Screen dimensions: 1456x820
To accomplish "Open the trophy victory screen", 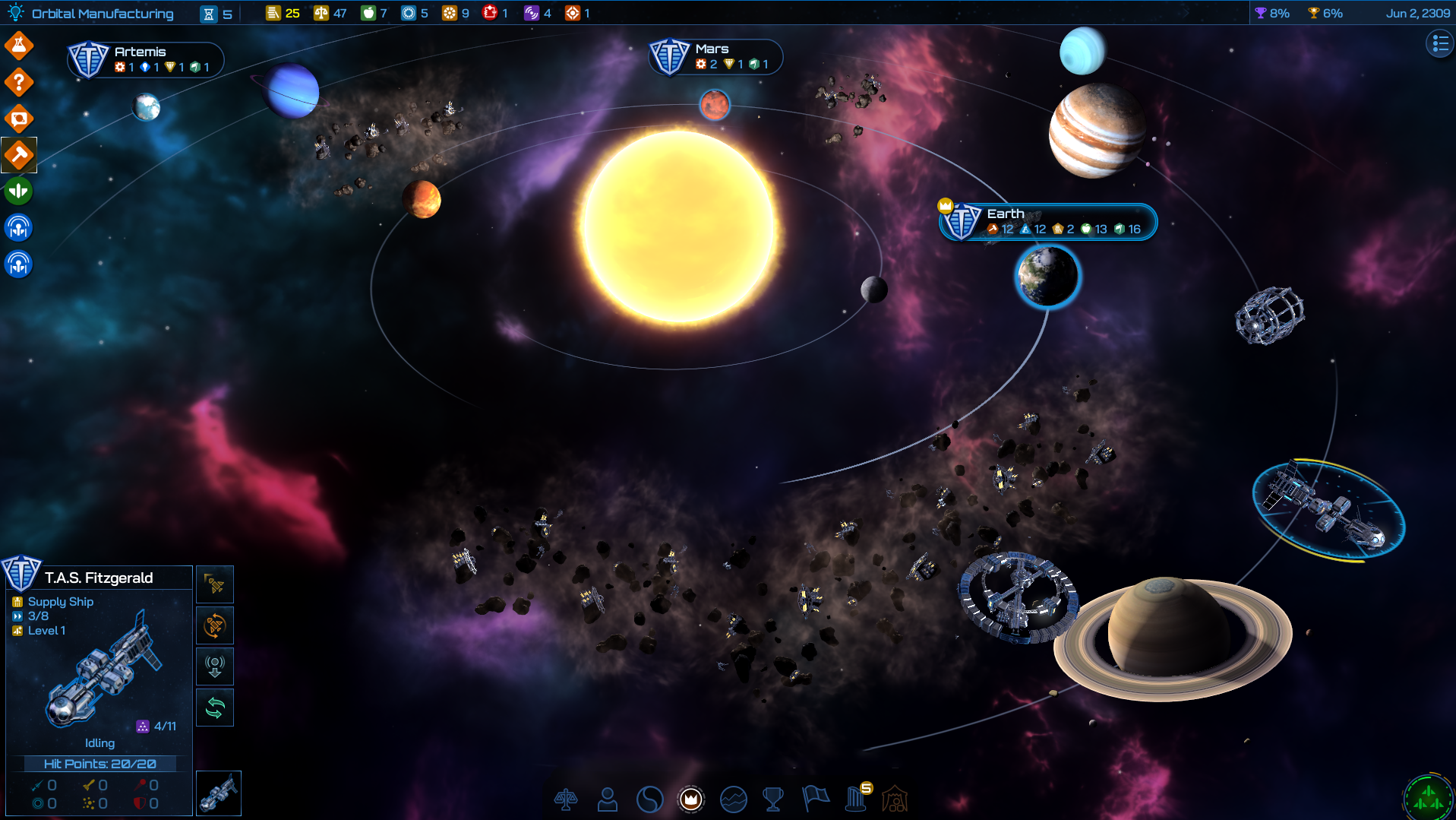I will (773, 799).
